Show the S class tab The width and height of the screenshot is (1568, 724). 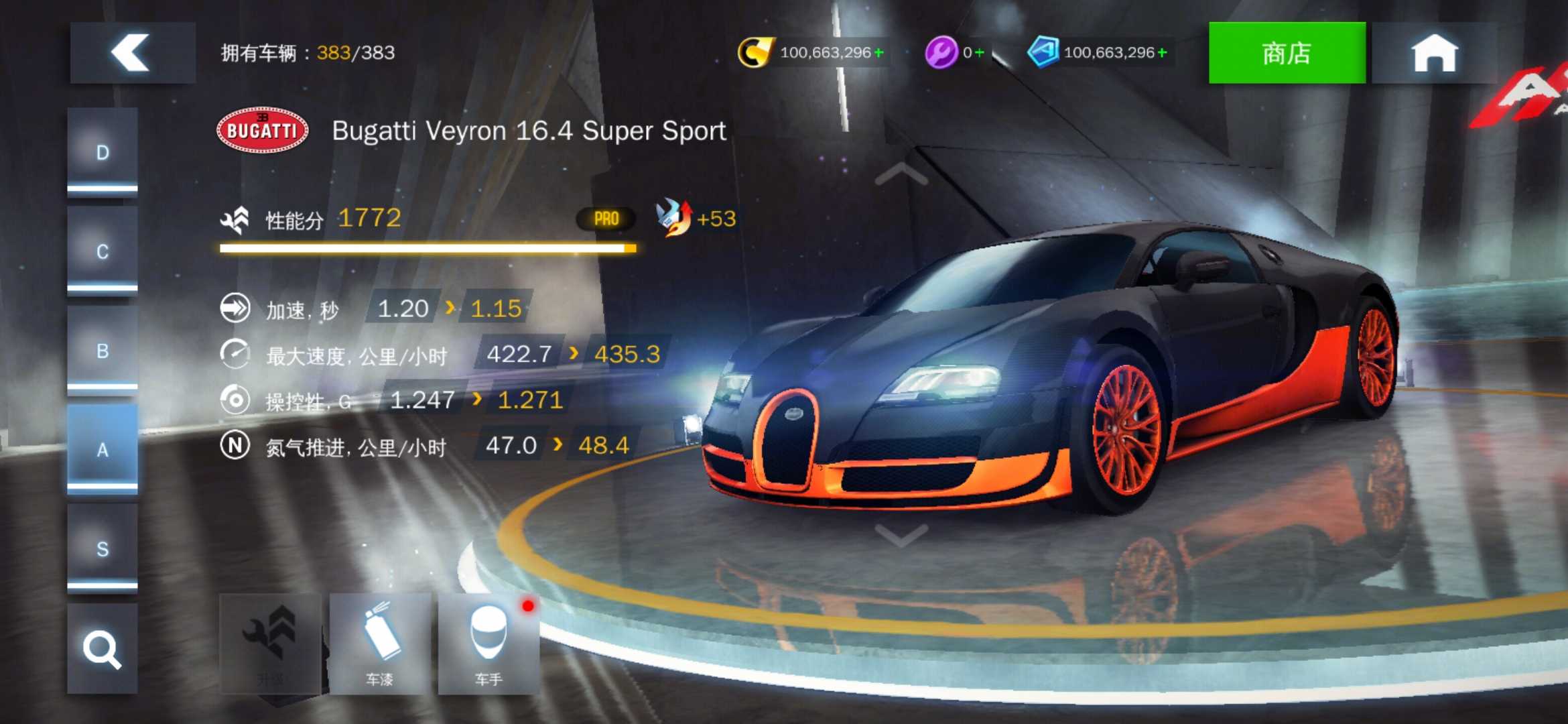pos(103,549)
